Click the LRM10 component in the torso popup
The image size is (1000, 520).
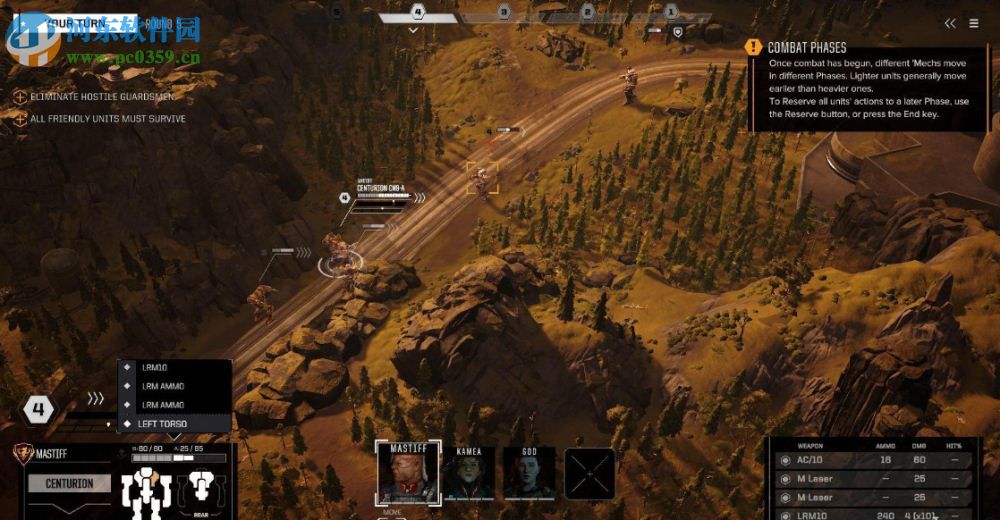click(x=175, y=367)
